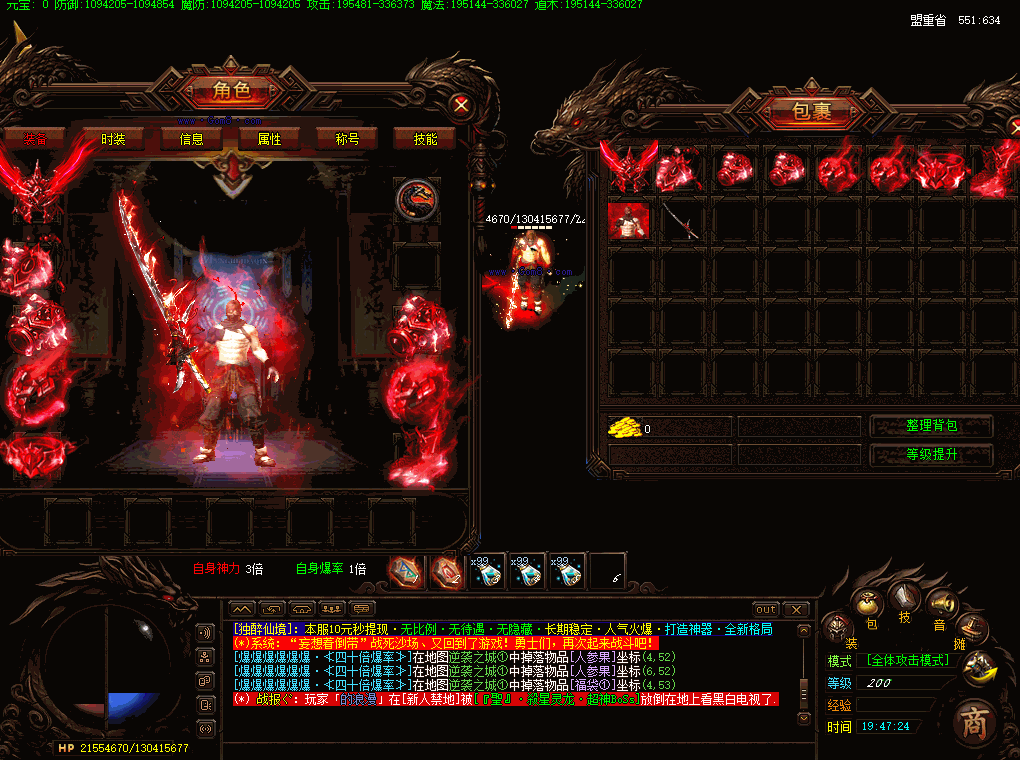Open the 信息 tab

pyautogui.click(x=191, y=139)
